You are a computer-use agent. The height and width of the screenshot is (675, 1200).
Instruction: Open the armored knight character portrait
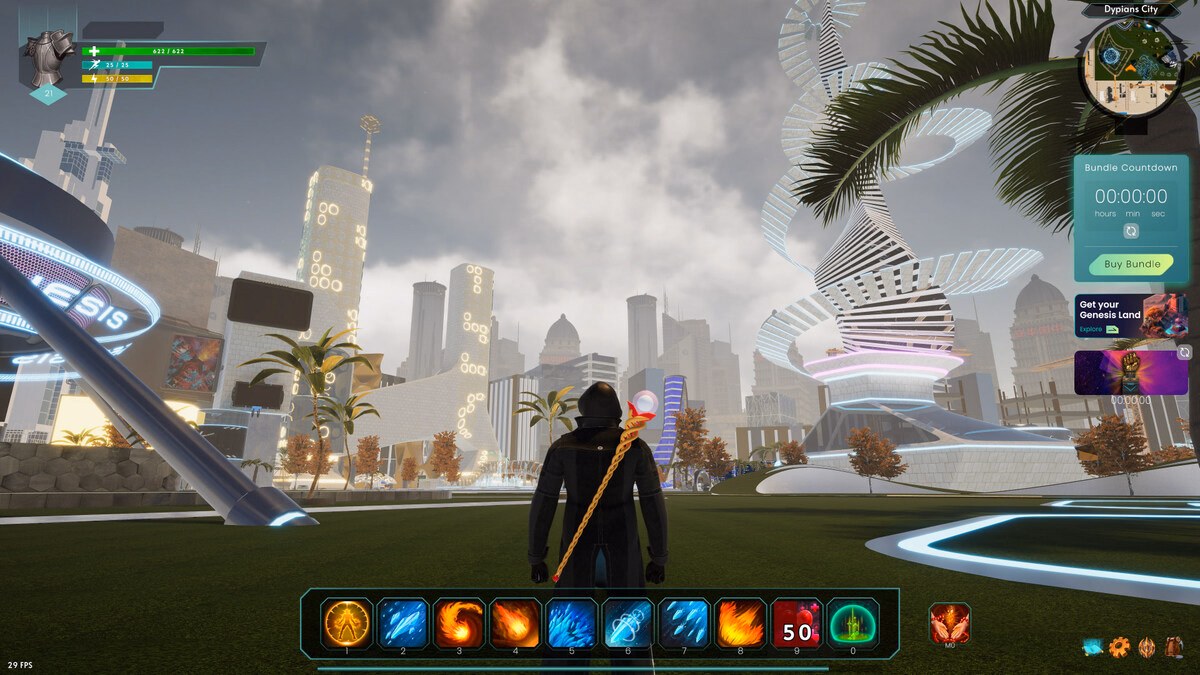click(49, 58)
